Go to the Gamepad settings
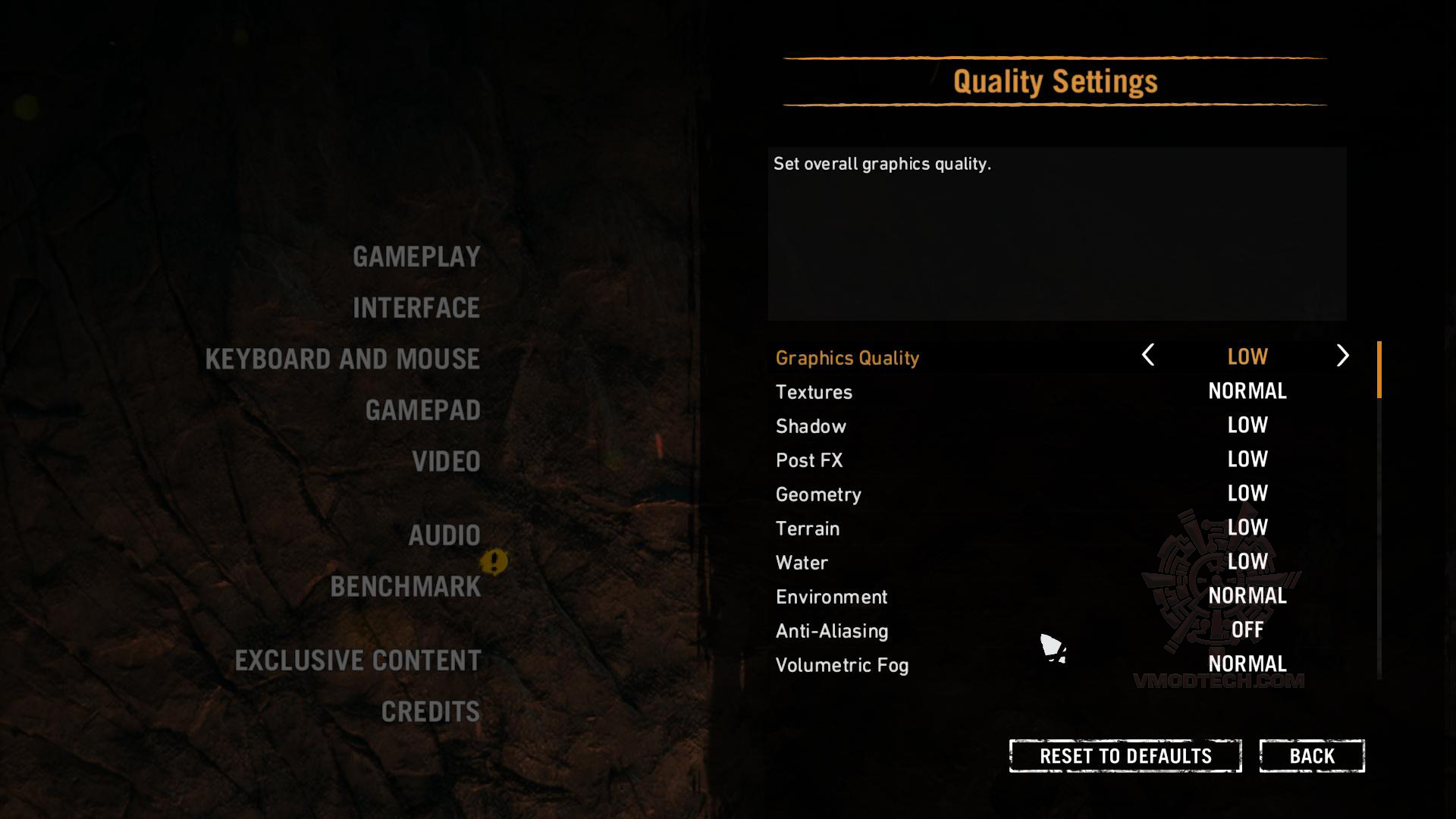Viewport: 1456px width, 819px height. 422,410
